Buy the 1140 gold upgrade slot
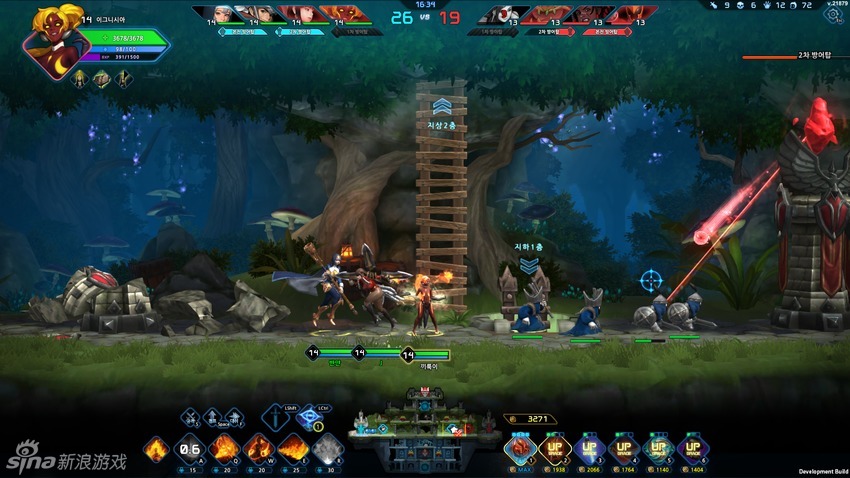The image size is (850, 478). click(658, 447)
